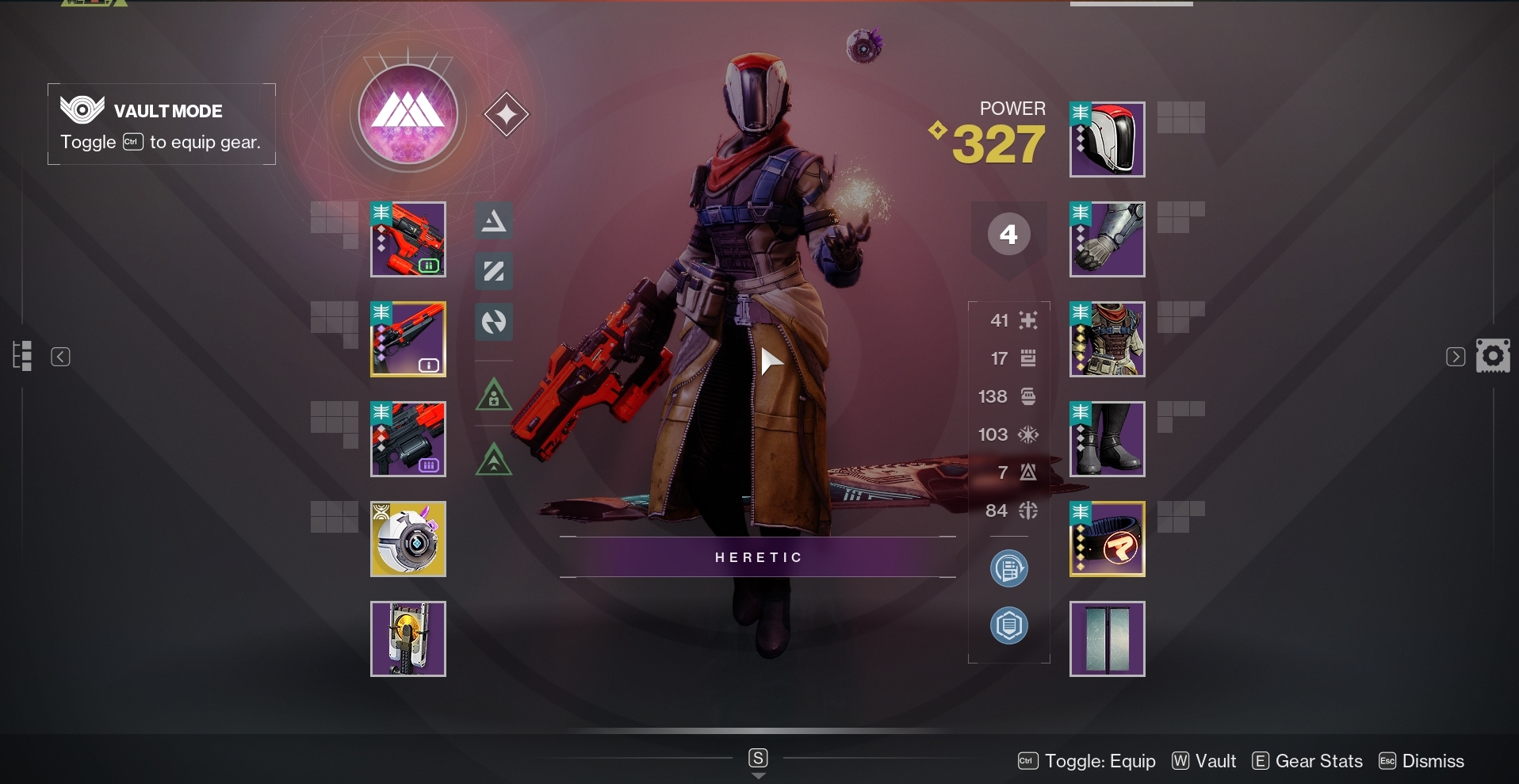1519x784 pixels.
Task: Inspect the Ghost shell slot
Action: (408, 539)
